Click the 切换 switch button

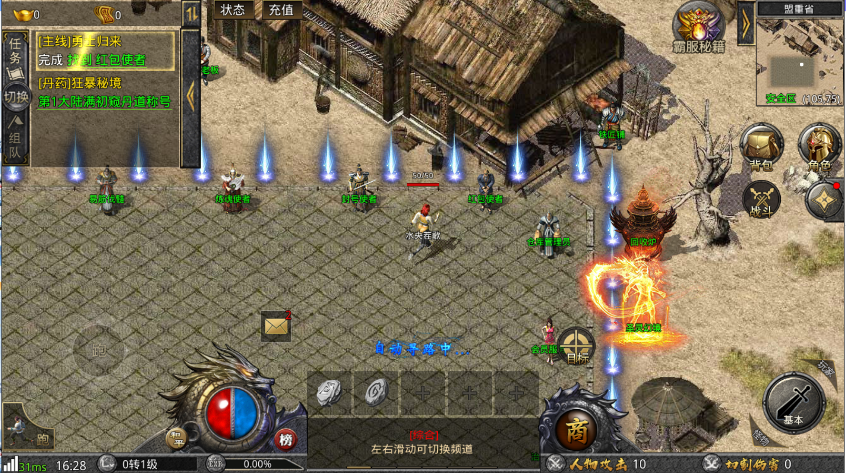tap(15, 99)
